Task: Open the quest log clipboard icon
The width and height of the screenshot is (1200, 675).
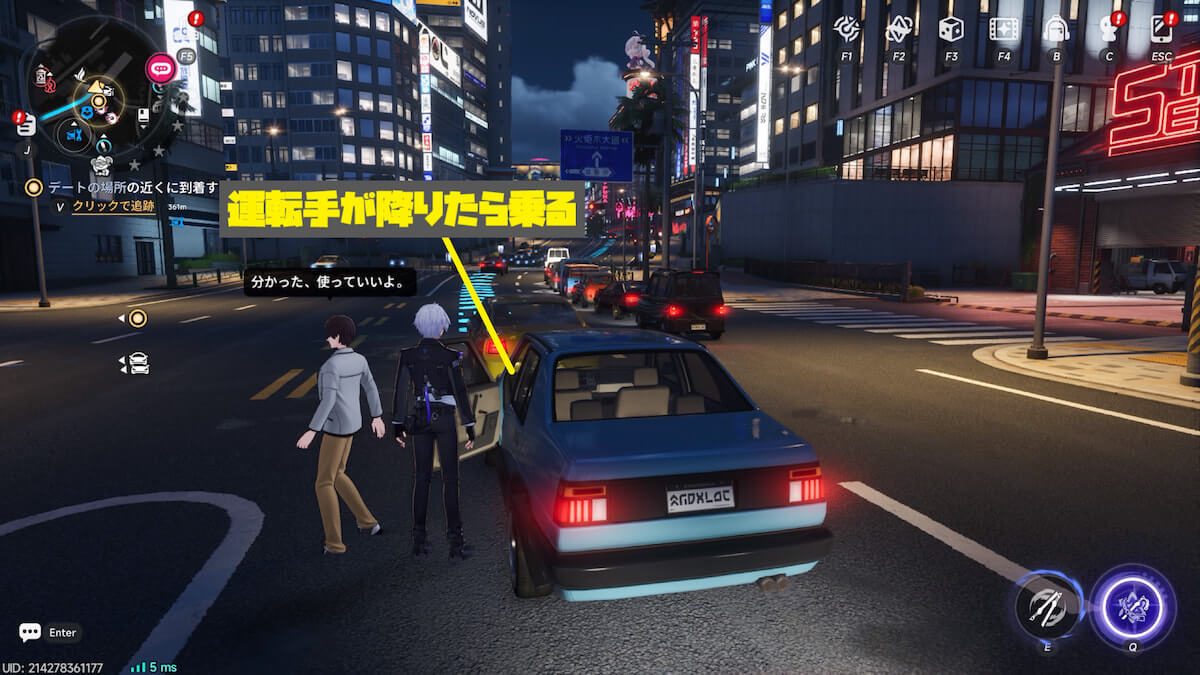Action: tap(26, 125)
